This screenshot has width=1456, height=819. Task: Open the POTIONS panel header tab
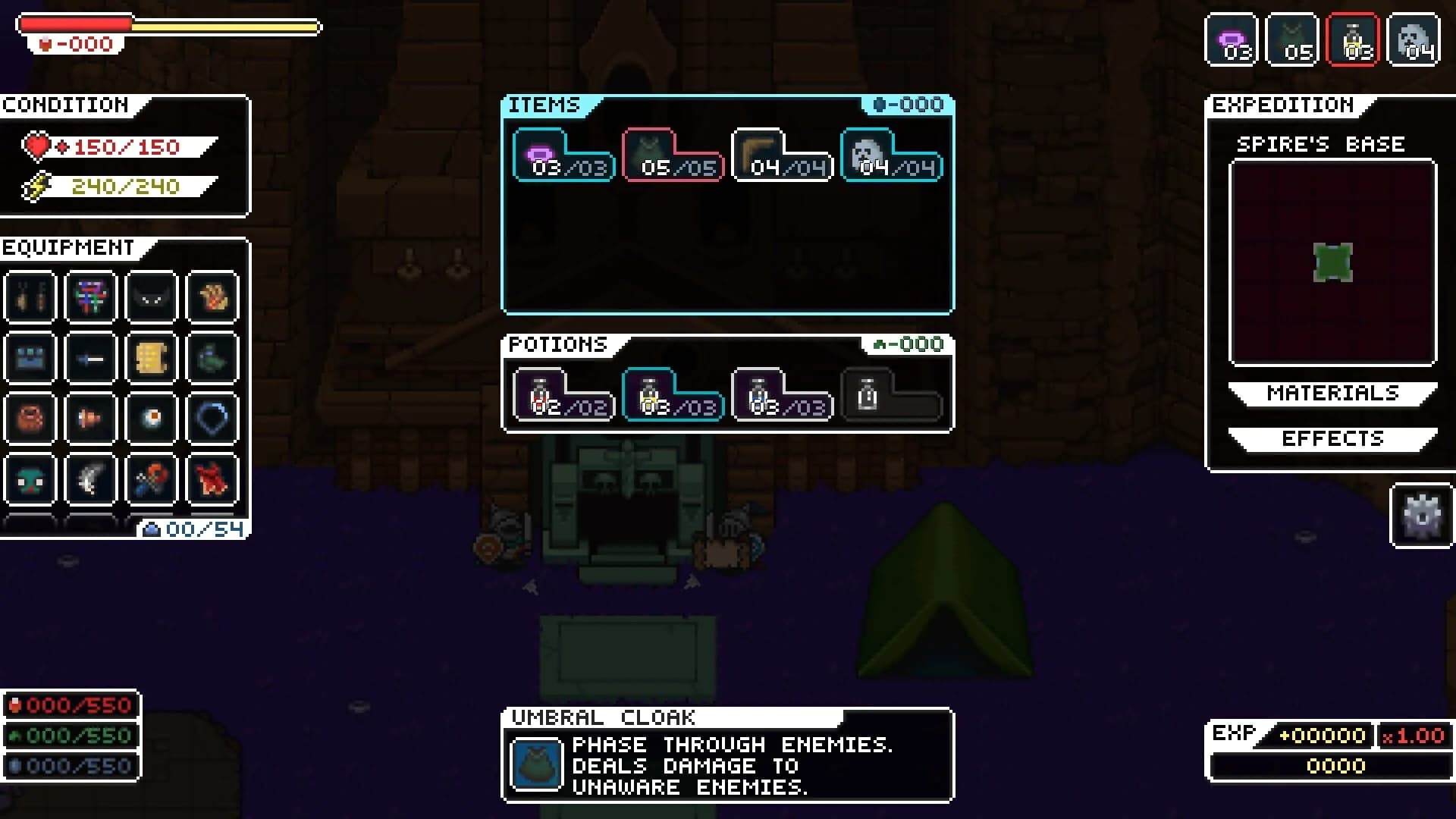point(556,345)
